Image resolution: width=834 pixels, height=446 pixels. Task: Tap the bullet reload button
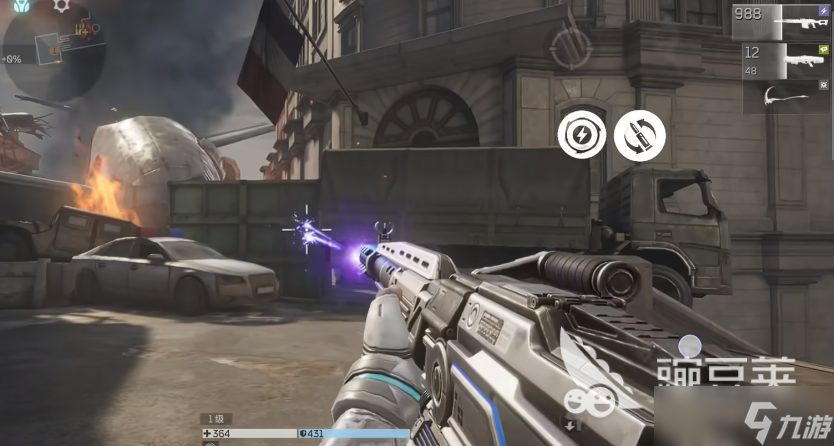click(x=639, y=136)
